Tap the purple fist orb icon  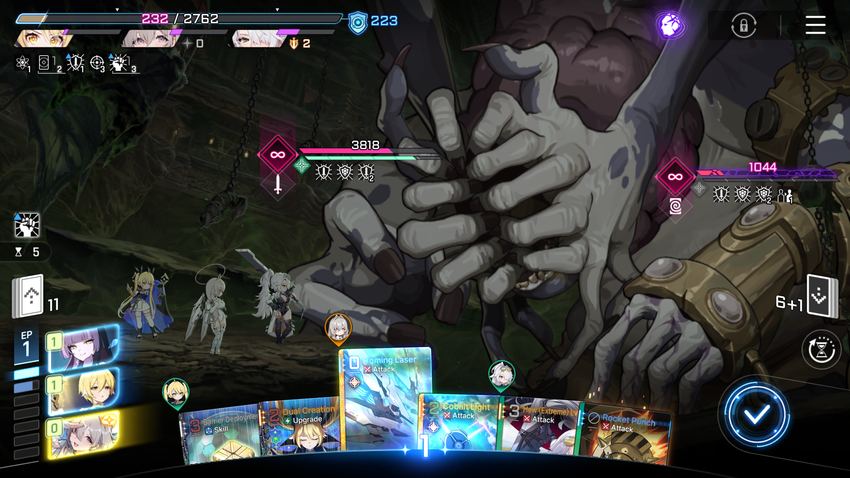[670, 25]
